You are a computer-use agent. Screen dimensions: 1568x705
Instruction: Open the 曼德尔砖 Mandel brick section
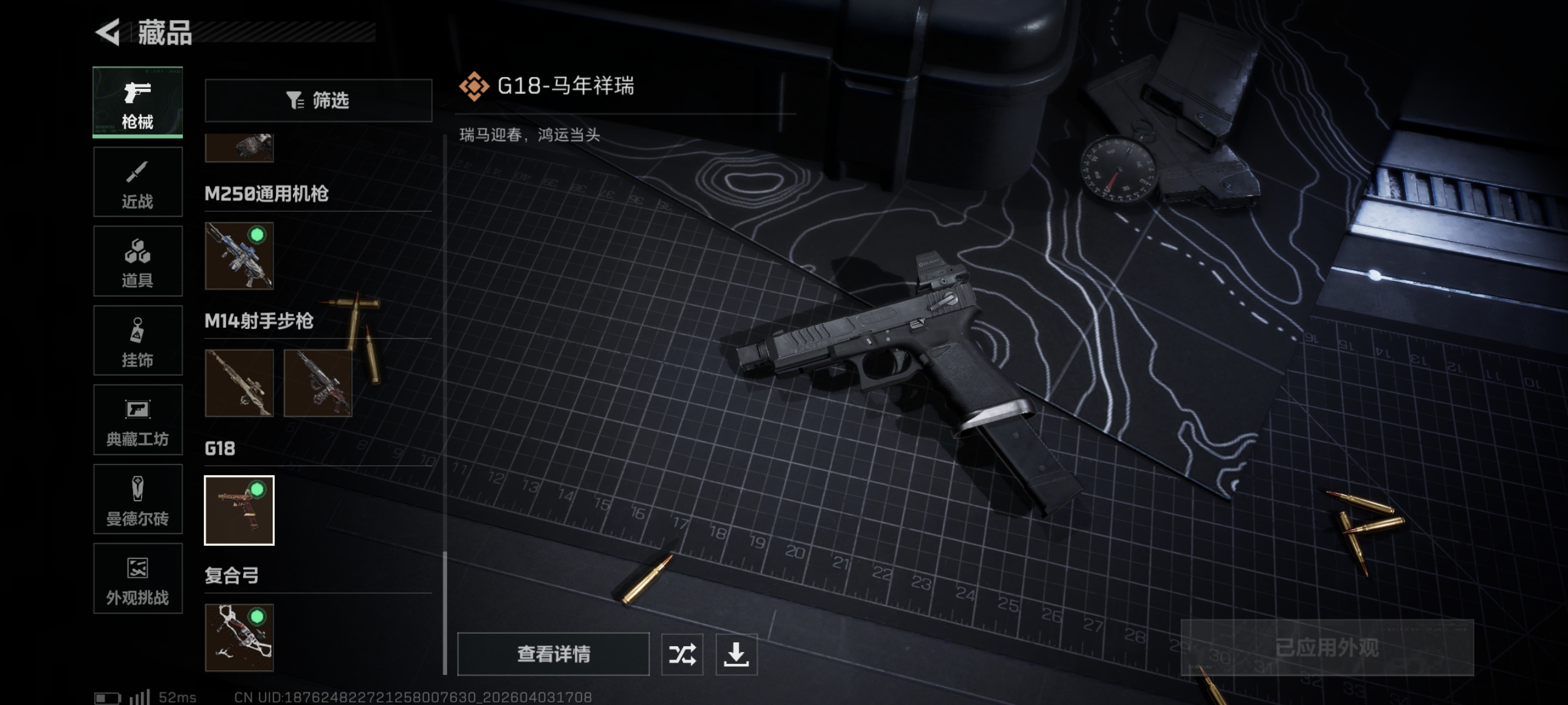137,499
